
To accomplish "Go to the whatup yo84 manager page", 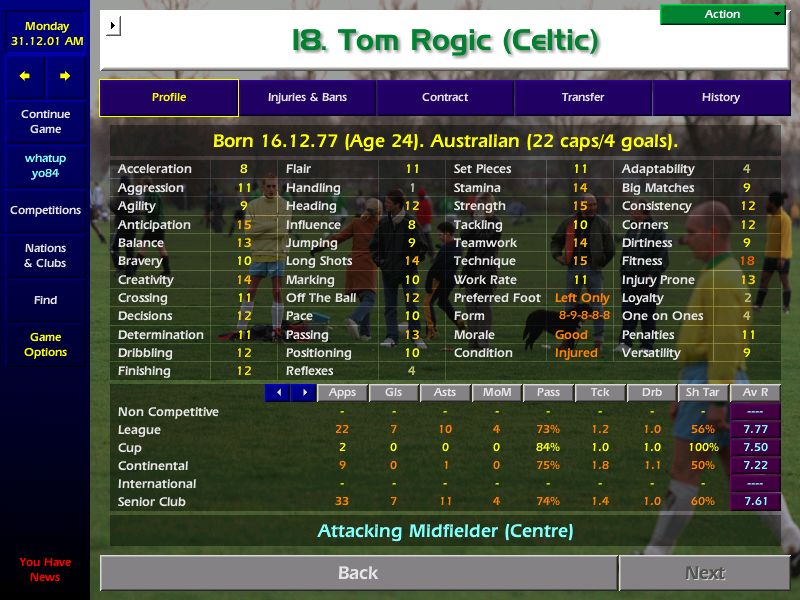I will click(x=45, y=166).
